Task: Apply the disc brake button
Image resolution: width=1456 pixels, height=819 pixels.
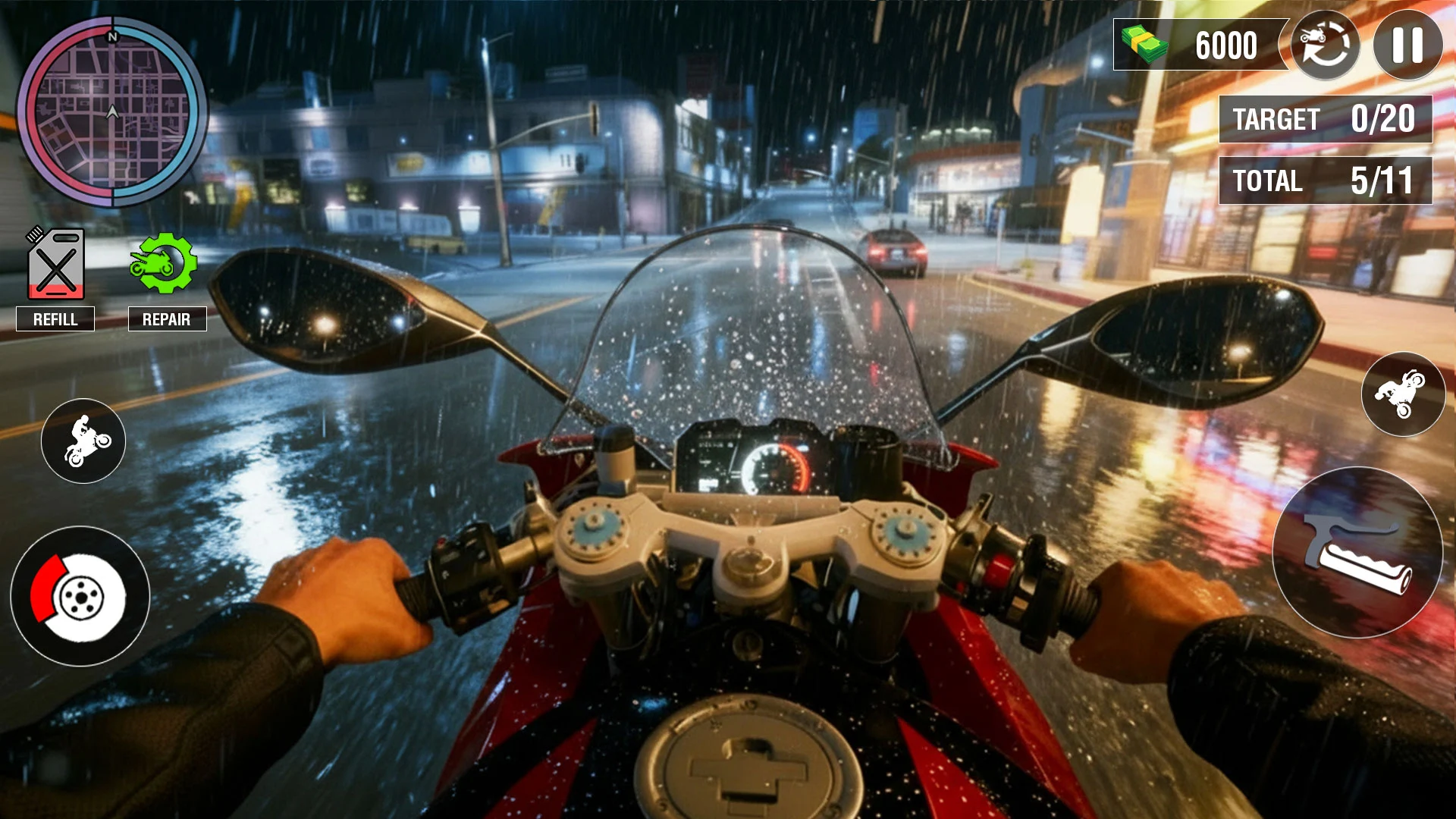Action: [80, 597]
